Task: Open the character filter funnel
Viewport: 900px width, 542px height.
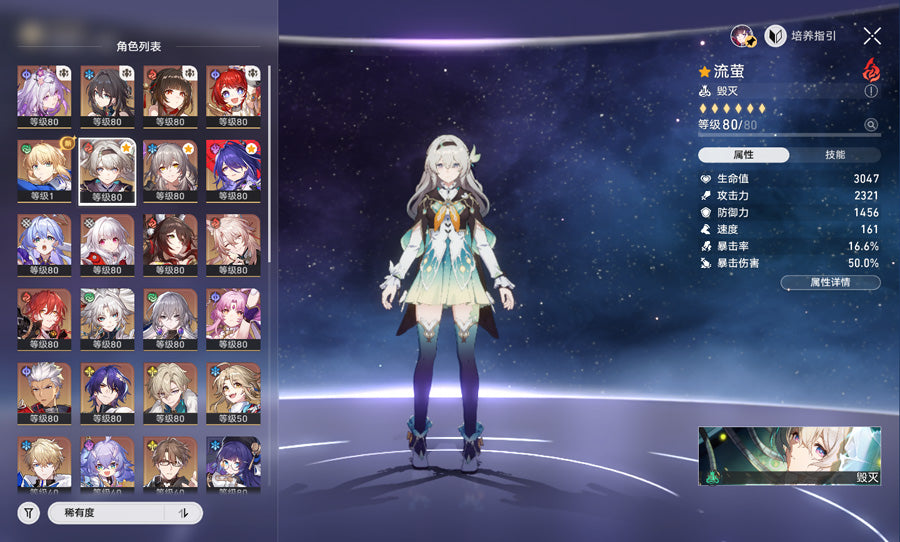Action: point(29,513)
